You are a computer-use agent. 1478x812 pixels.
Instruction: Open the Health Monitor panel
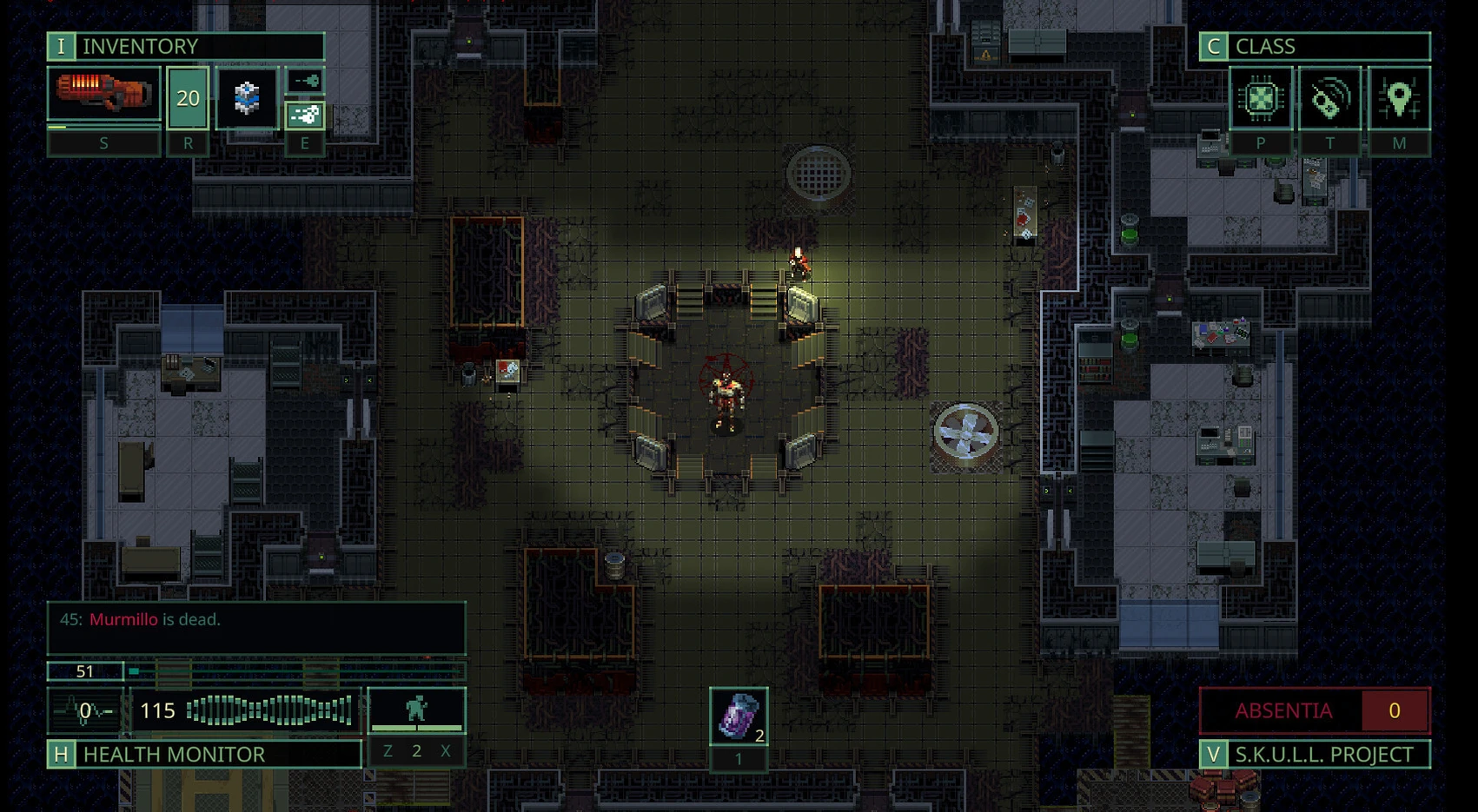pyautogui.click(x=204, y=754)
